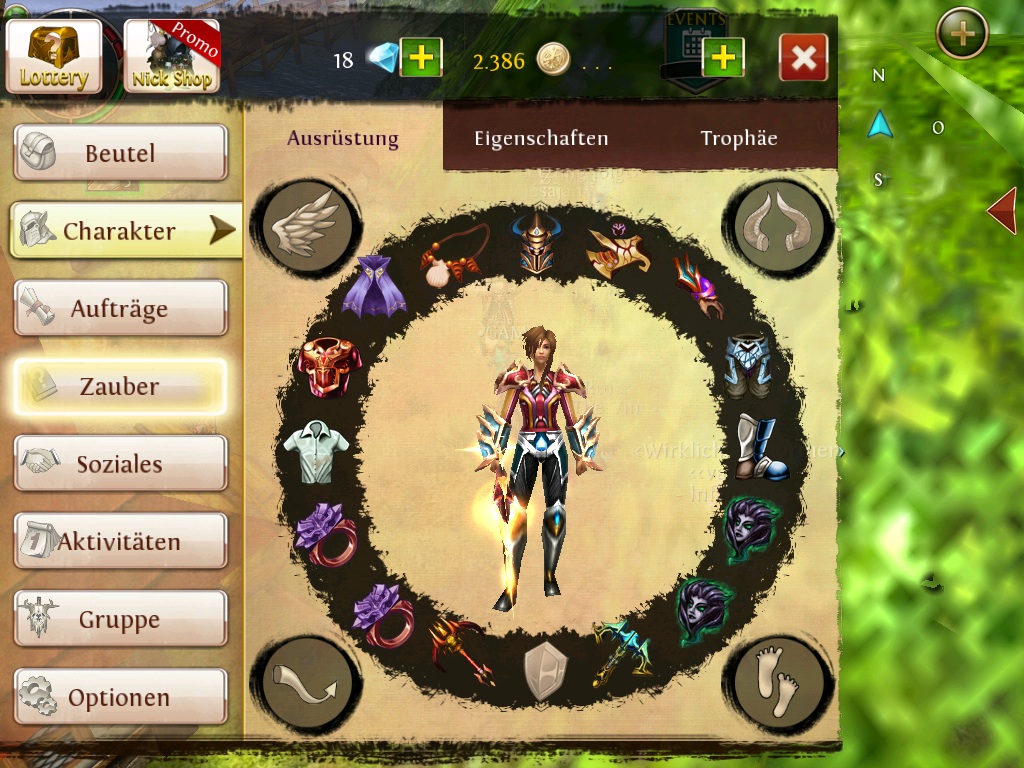Open the Nick Shop promo

(x=171, y=56)
